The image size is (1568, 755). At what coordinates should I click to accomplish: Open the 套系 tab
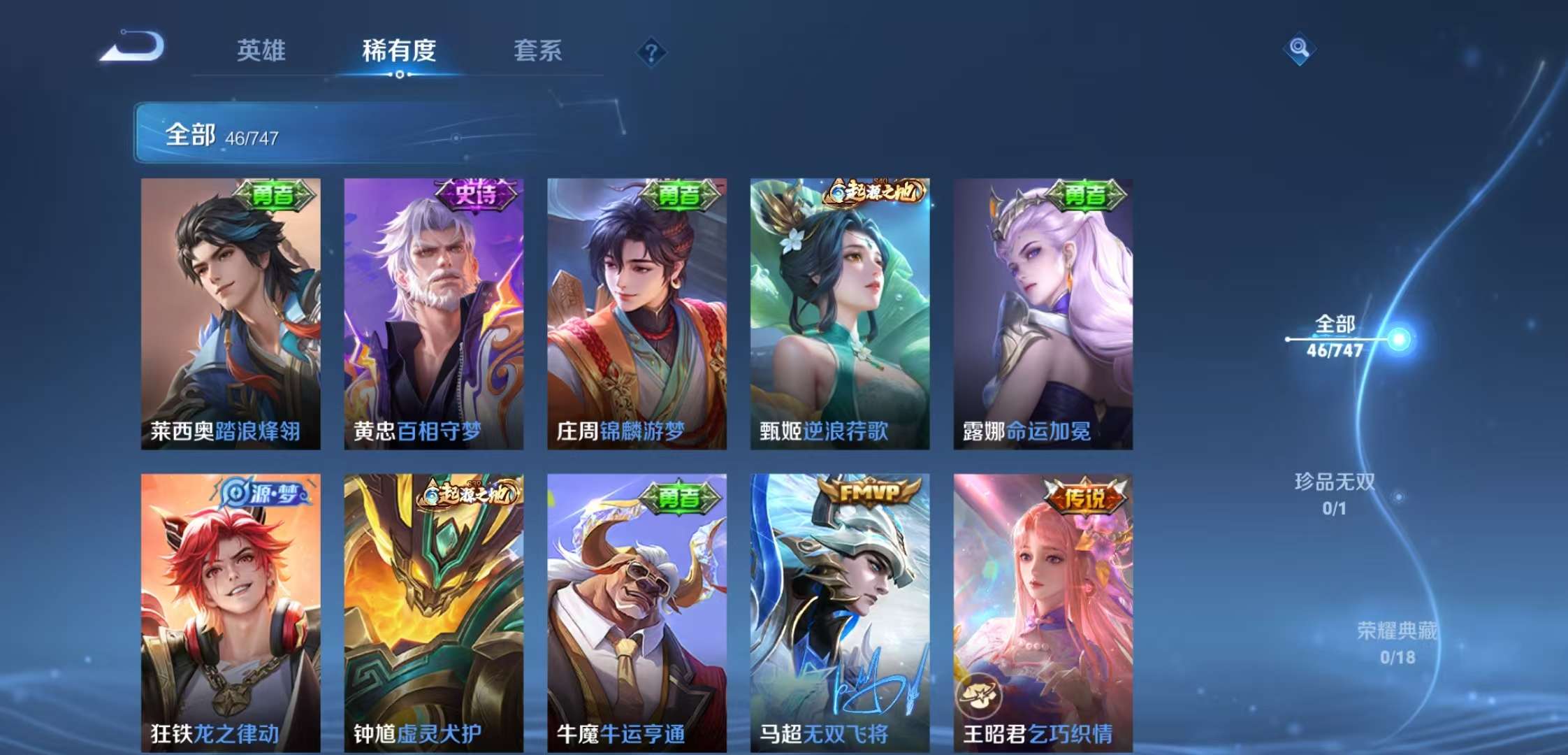[x=539, y=52]
